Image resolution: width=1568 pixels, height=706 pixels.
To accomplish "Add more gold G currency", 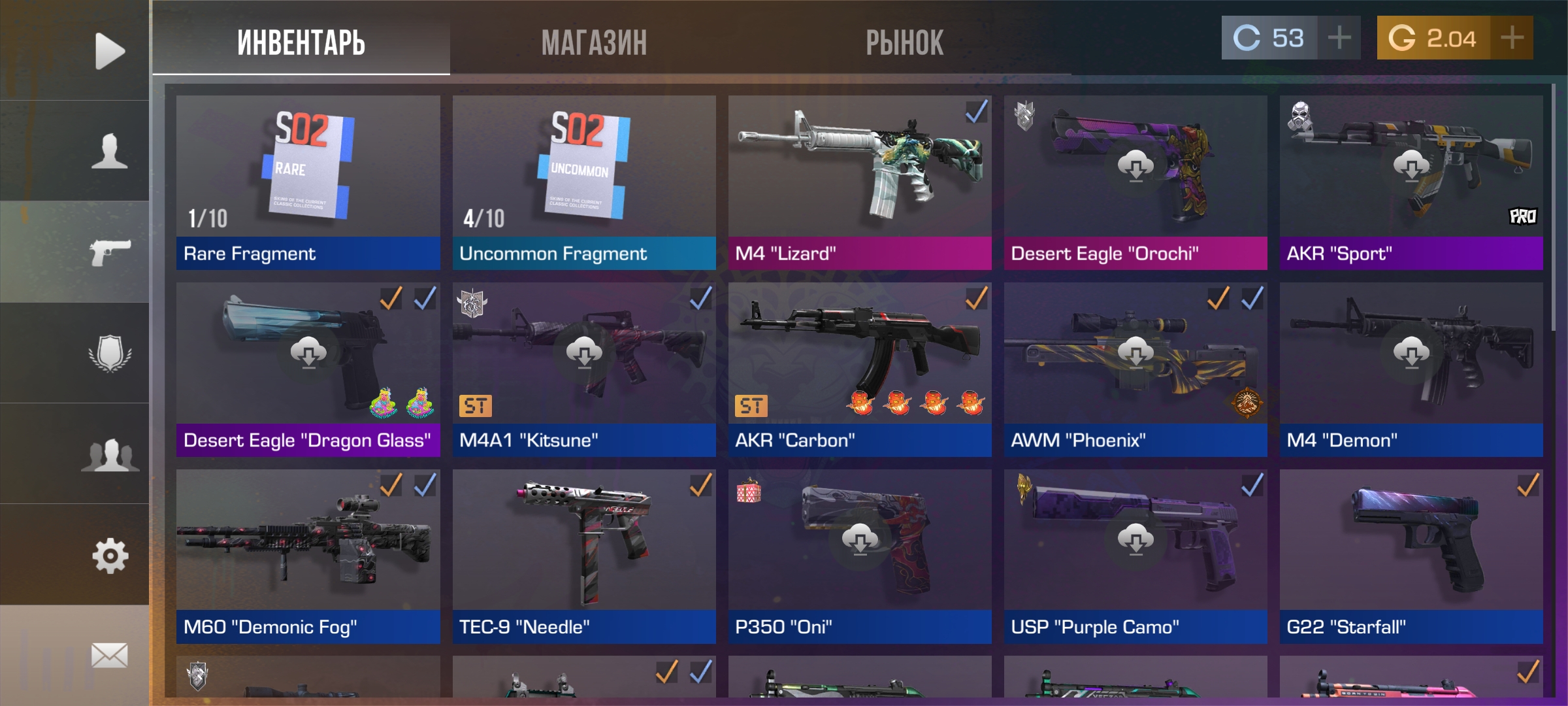I will 1512,38.
